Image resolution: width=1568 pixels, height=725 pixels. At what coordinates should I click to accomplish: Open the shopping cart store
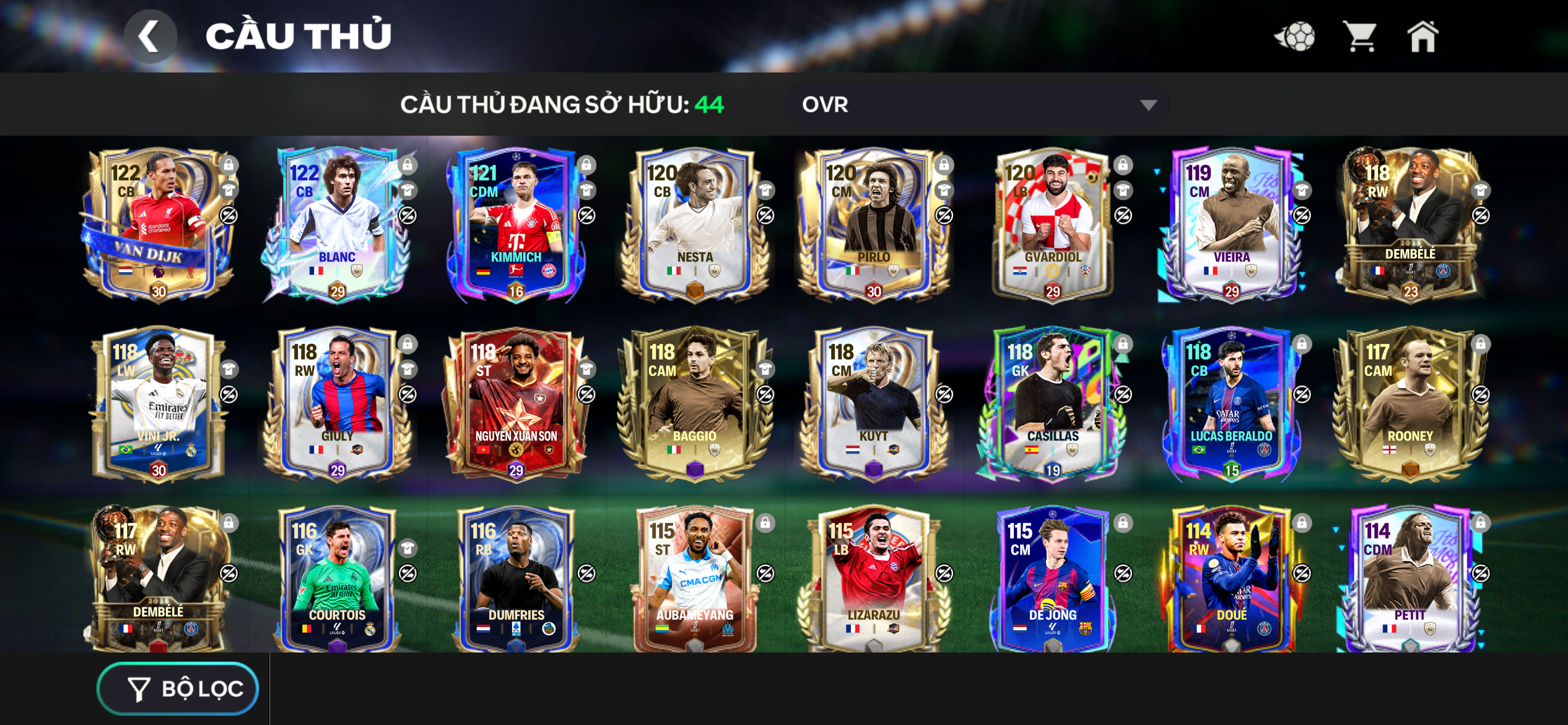click(x=1360, y=37)
